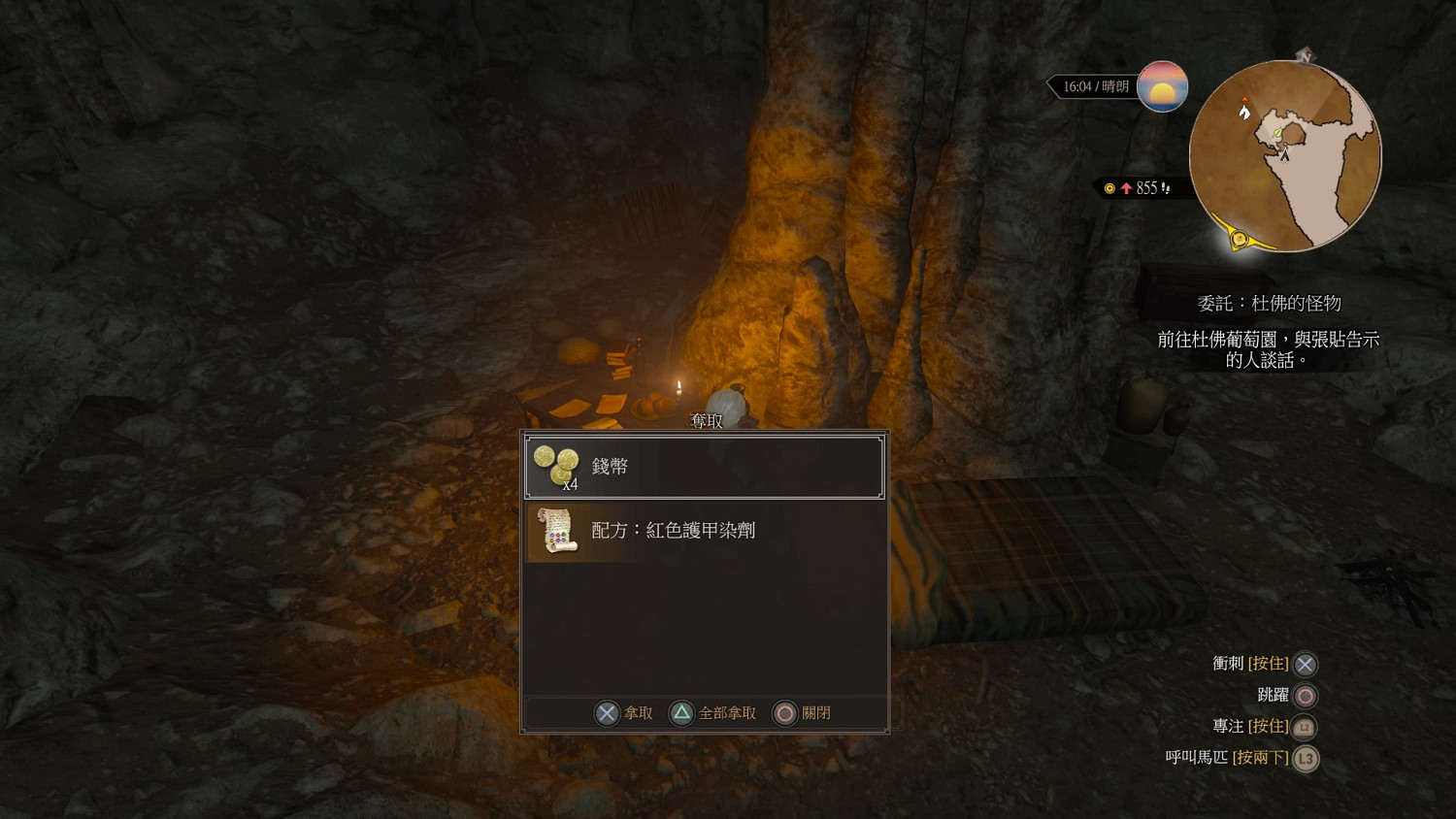Click the circle jump icon beside 跳躍
1456x819 pixels.
coord(1305,695)
